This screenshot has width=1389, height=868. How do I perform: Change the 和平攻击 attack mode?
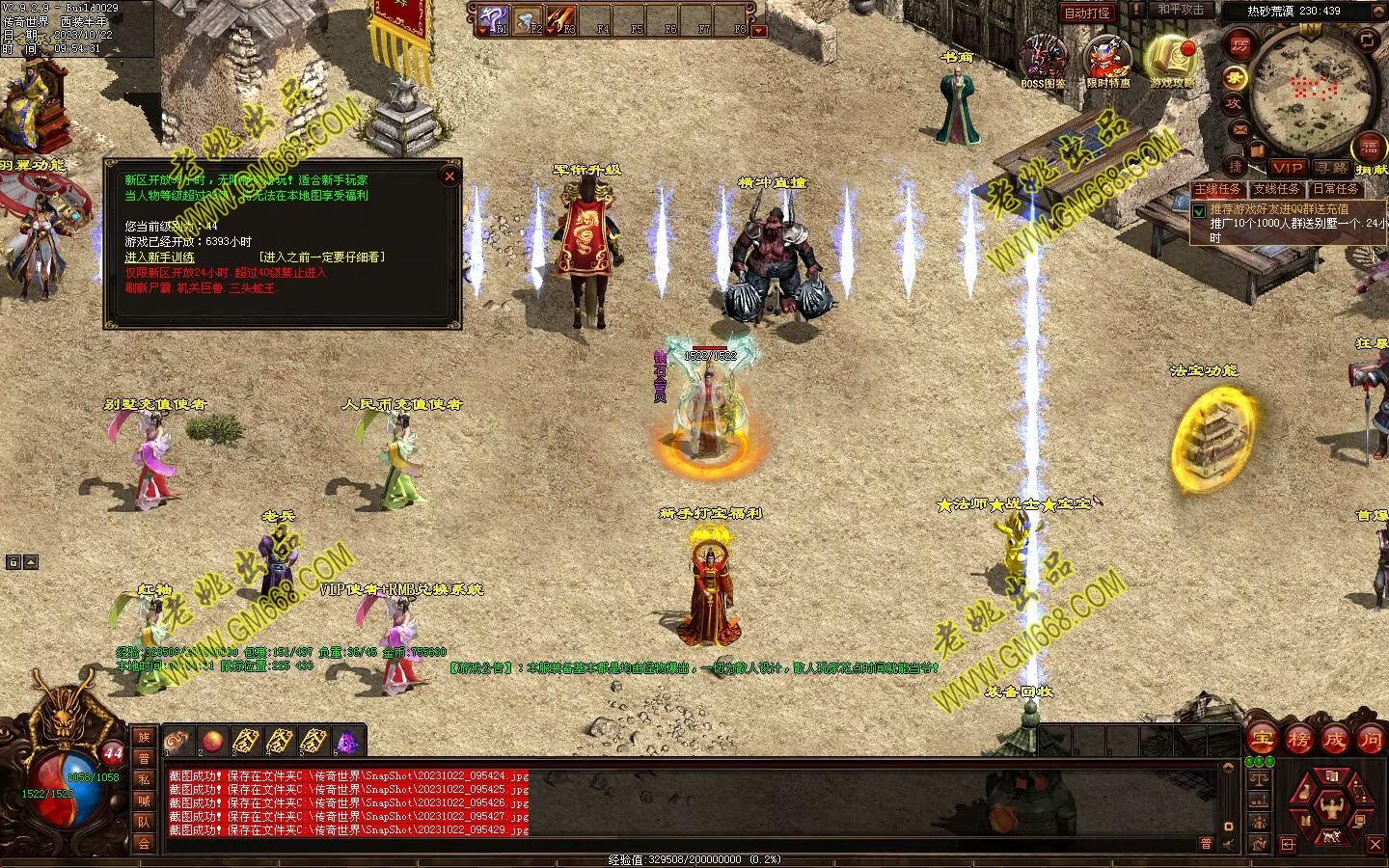coord(1181,10)
